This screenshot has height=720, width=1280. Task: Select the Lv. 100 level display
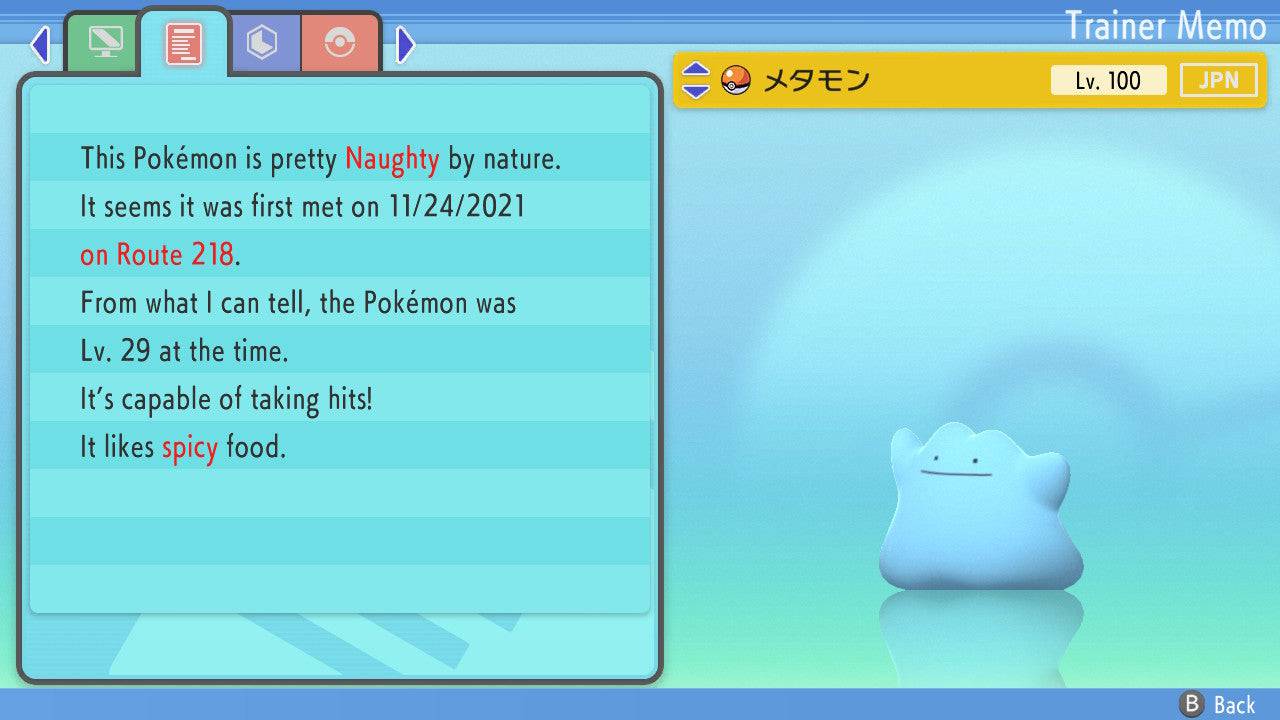pyautogui.click(x=1109, y=80)
